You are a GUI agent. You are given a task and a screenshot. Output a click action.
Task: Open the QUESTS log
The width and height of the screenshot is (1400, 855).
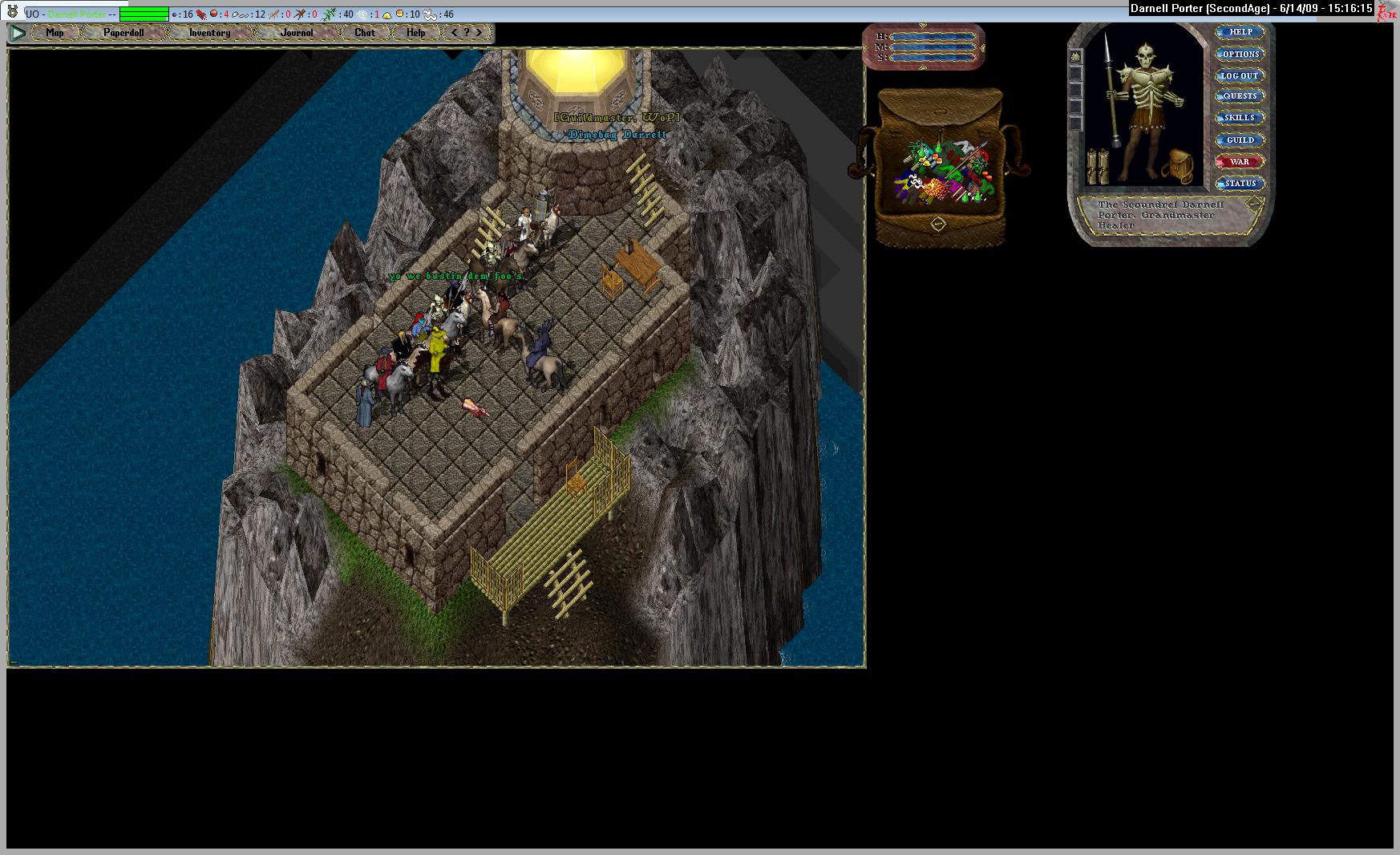pos(1240,96)
